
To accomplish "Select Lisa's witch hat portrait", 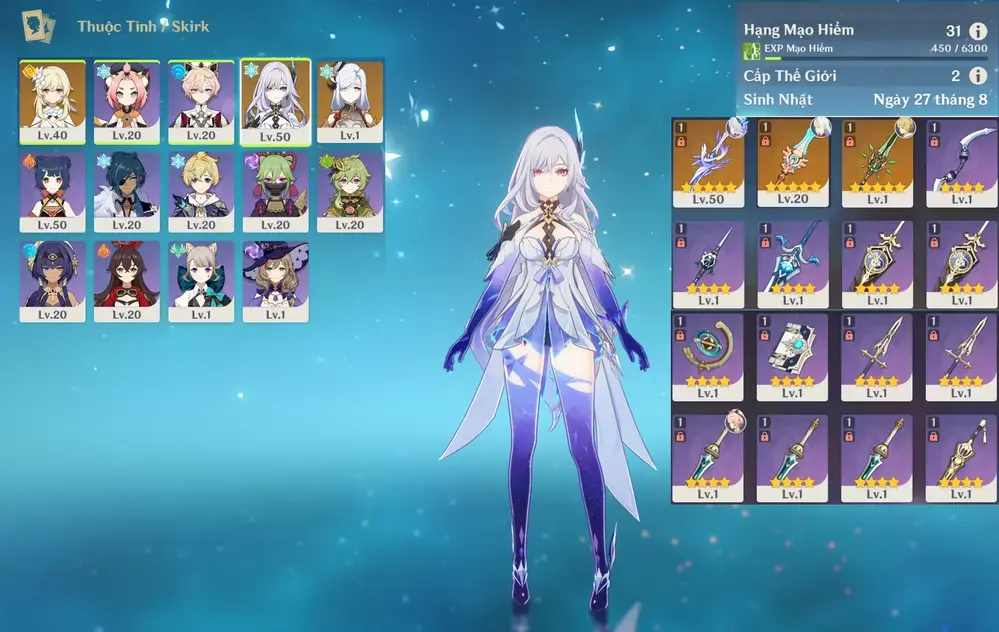I will (276, 281).
